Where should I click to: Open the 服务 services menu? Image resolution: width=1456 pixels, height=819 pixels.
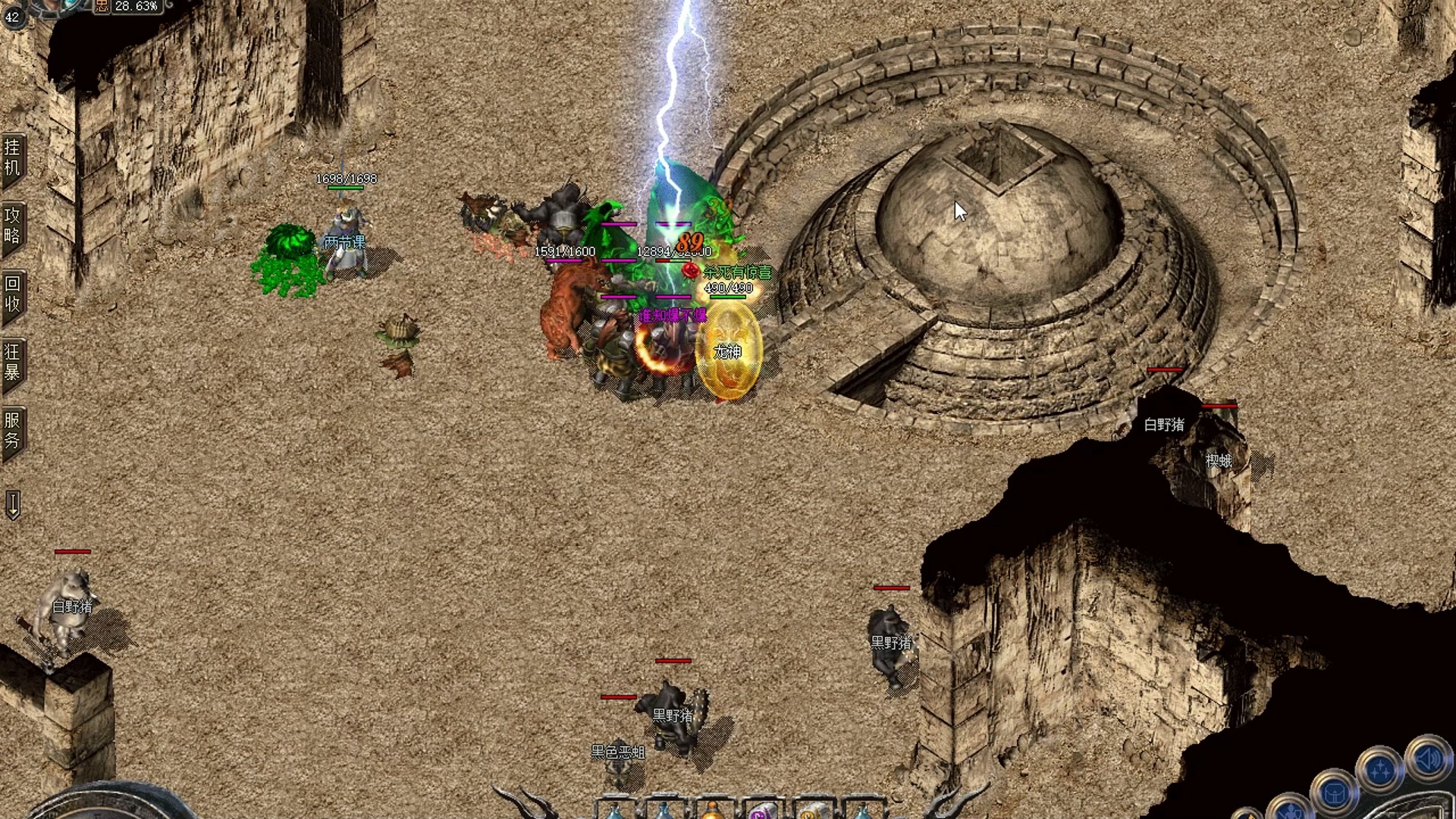click(x=13, y=430)
